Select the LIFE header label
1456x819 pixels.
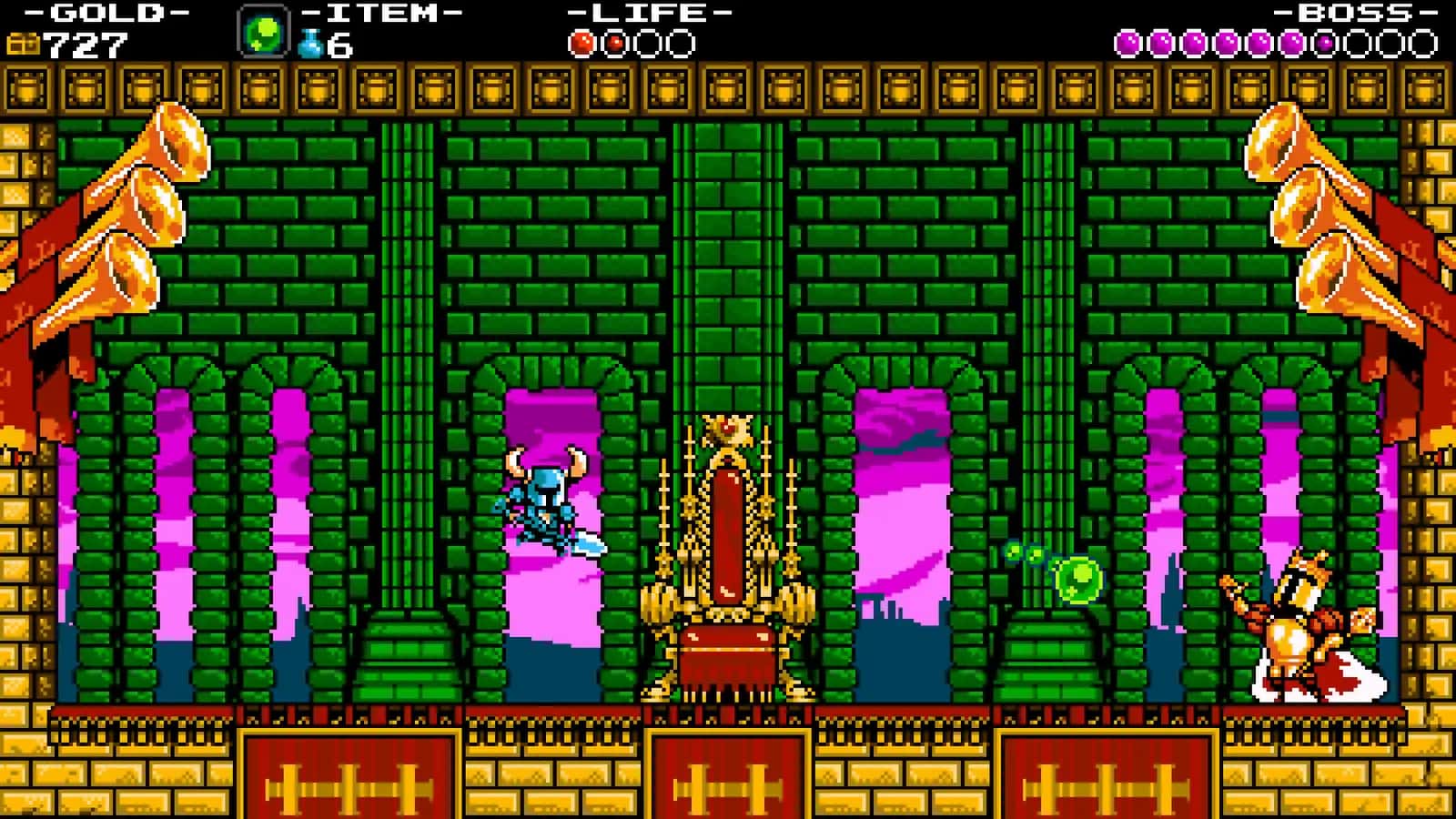[x=646, y=13]
